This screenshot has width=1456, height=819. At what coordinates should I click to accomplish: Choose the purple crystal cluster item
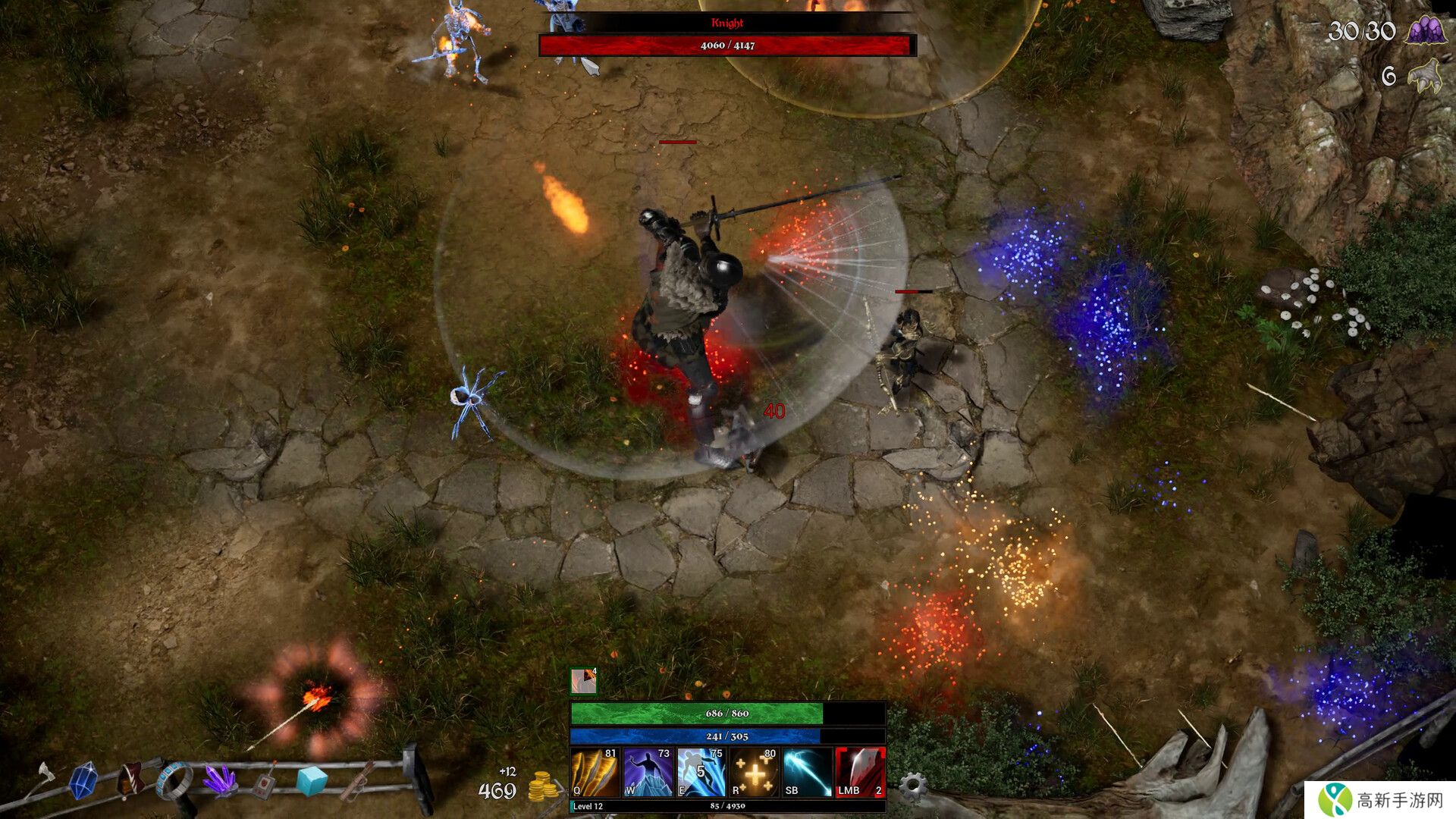pos(220,780)
